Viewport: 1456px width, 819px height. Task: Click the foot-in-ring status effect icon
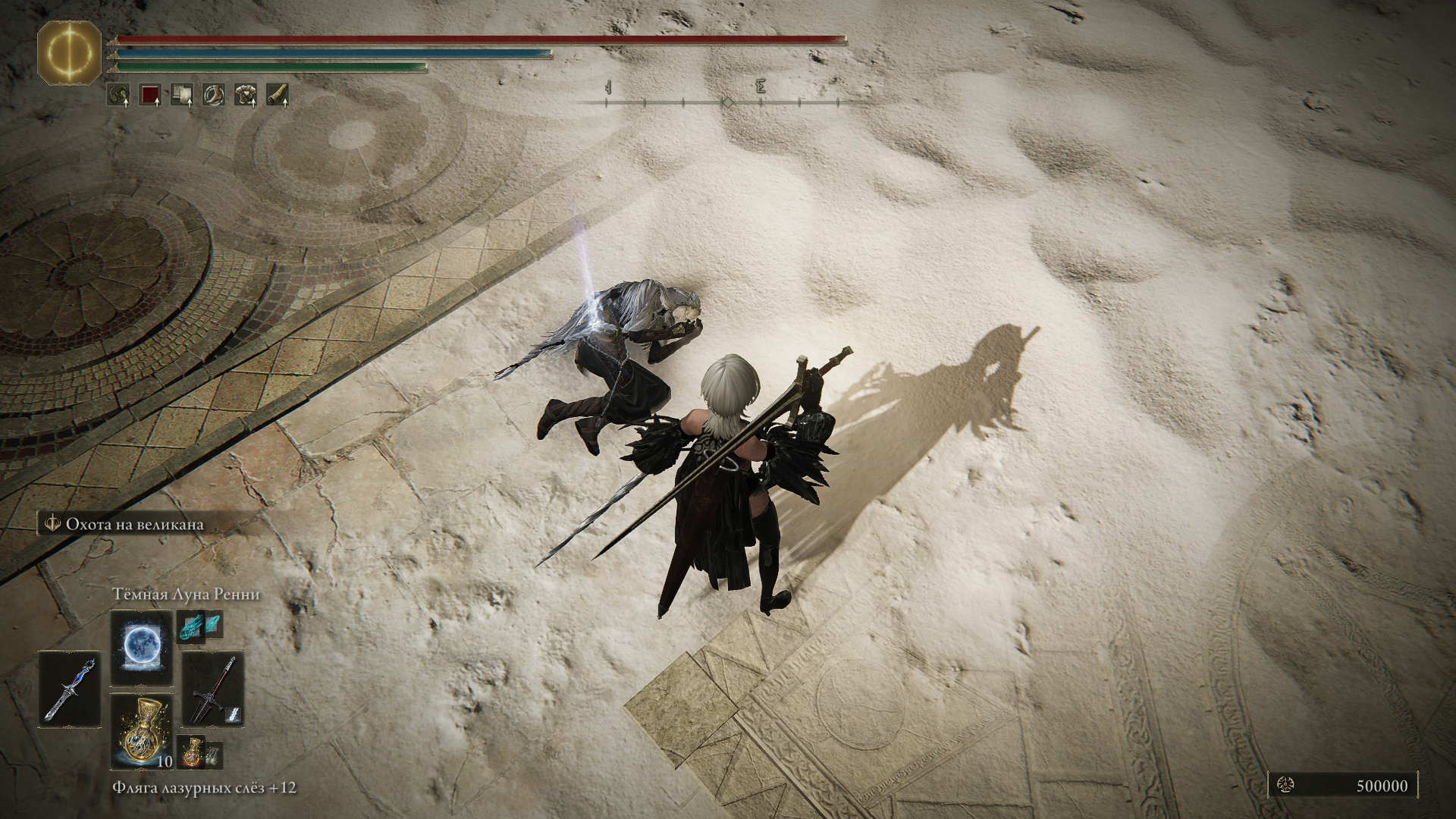(214, 95)
